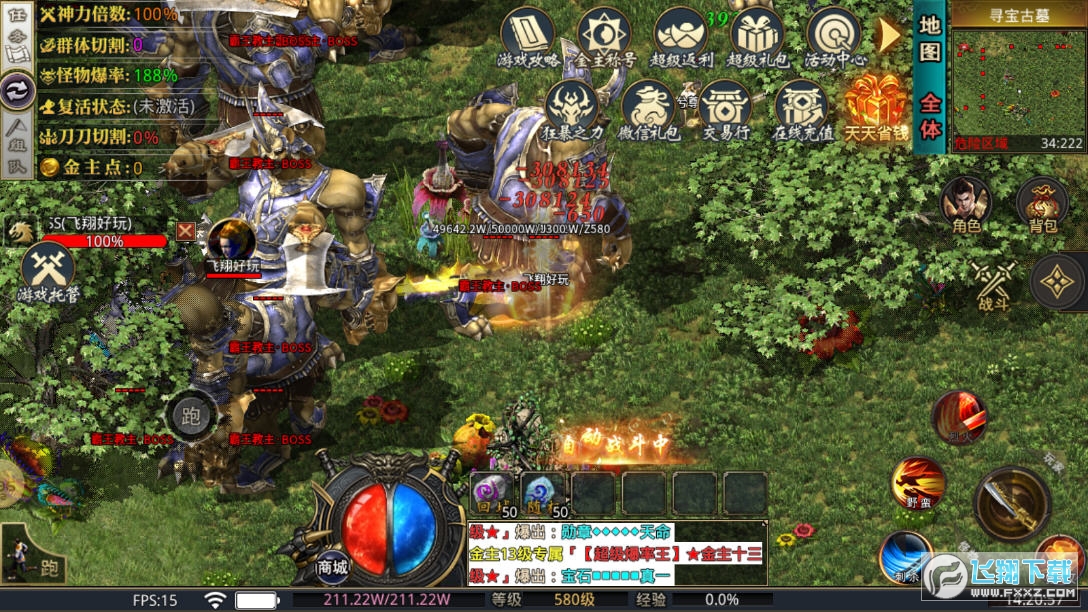Open the 在线充值 online recharge

tap(801, 110)
